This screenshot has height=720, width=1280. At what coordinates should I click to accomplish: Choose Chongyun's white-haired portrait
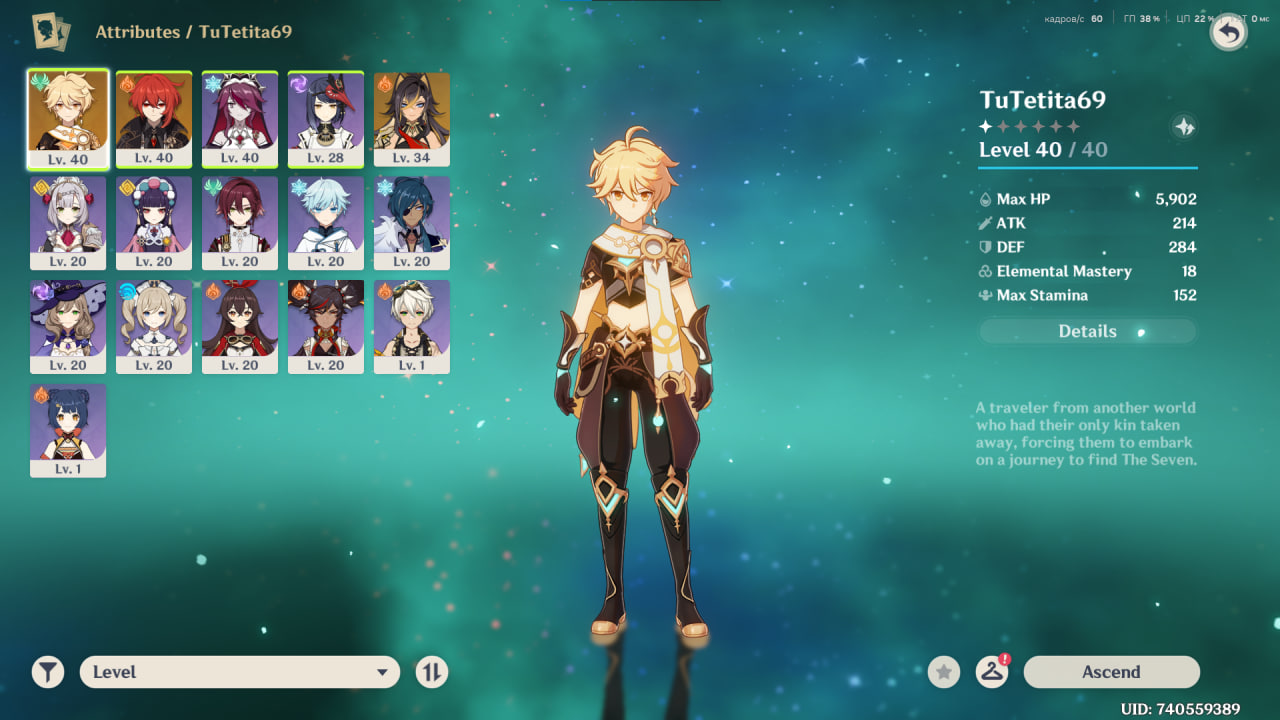326,222
